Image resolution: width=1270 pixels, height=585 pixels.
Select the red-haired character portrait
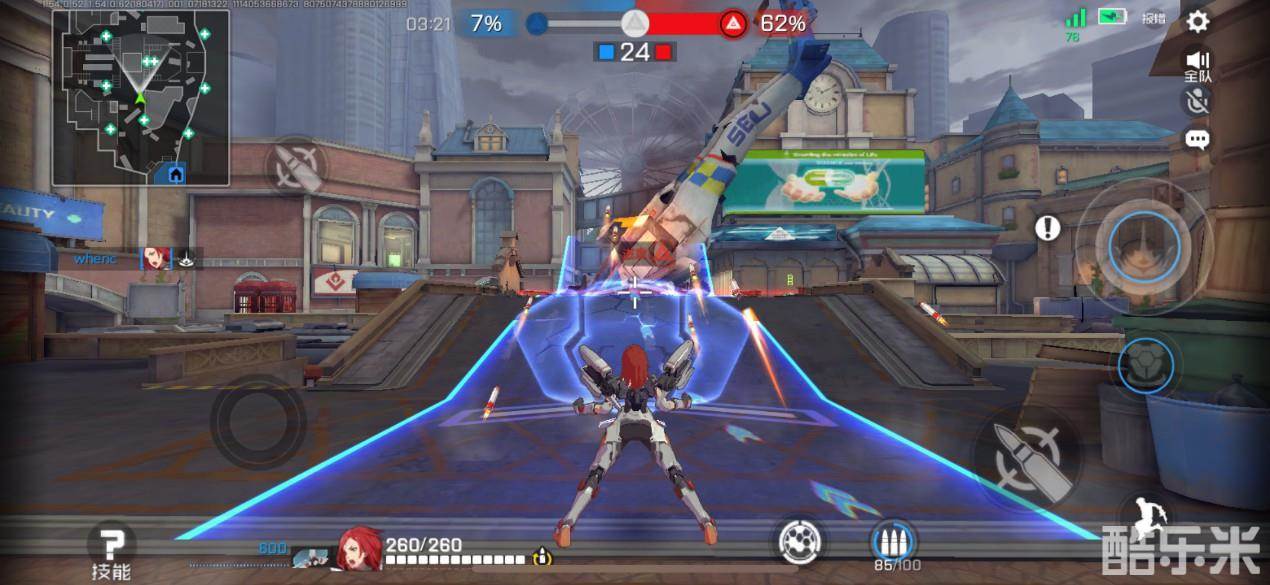356,549
